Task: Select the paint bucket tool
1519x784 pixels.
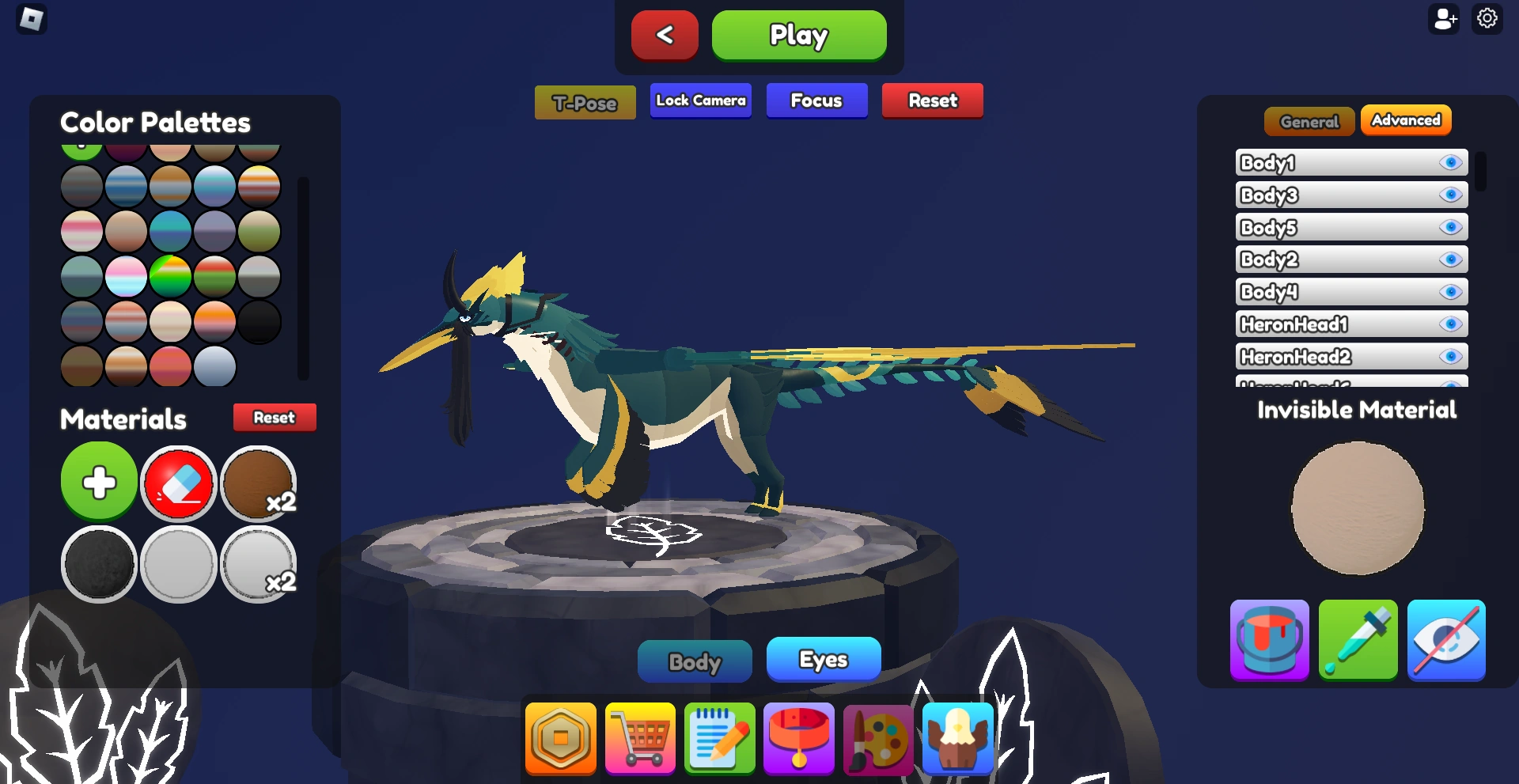Action: coord(1269,641)
